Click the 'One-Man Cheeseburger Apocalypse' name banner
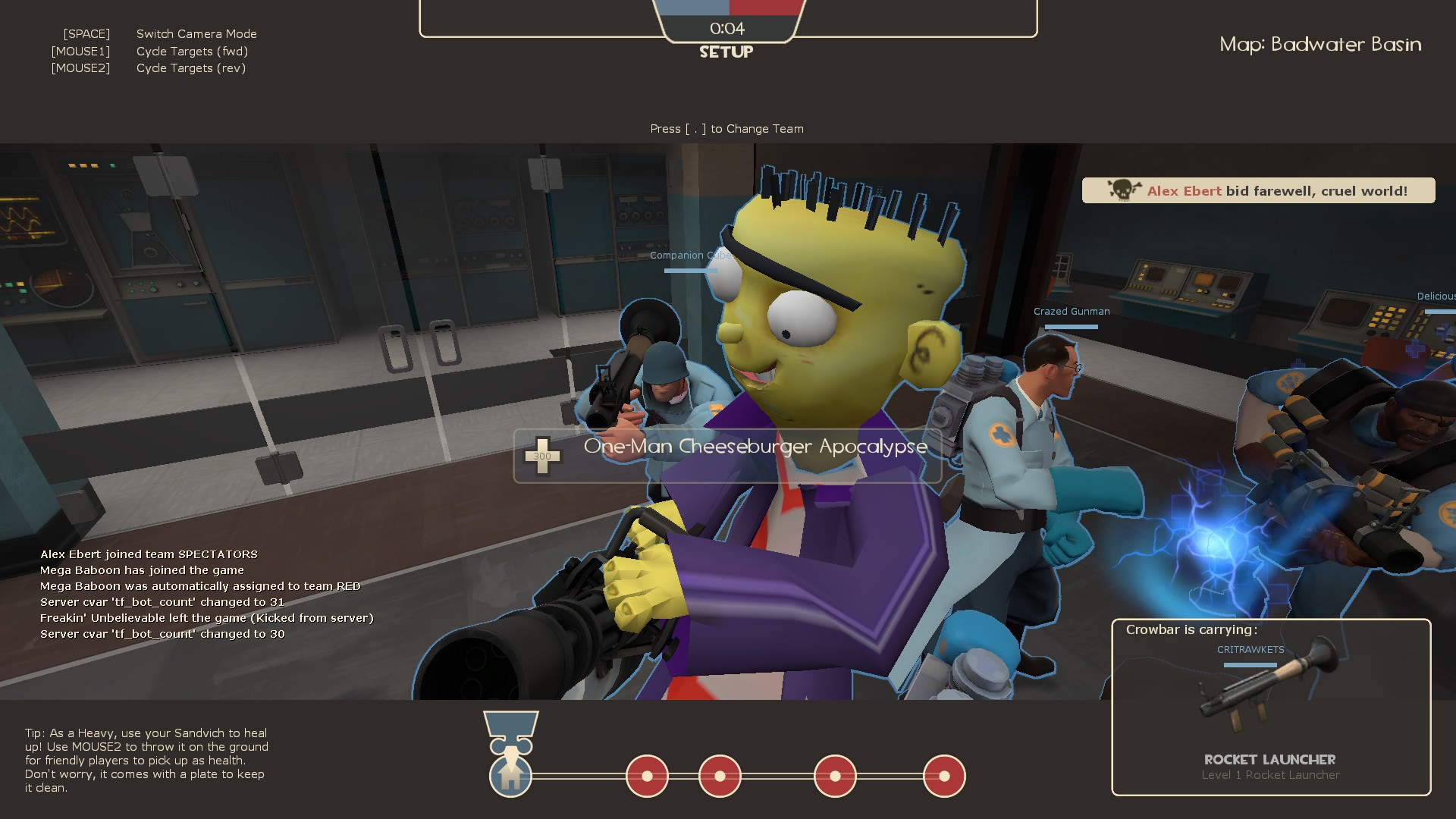 pyautogui.click(x=754, y=447)
